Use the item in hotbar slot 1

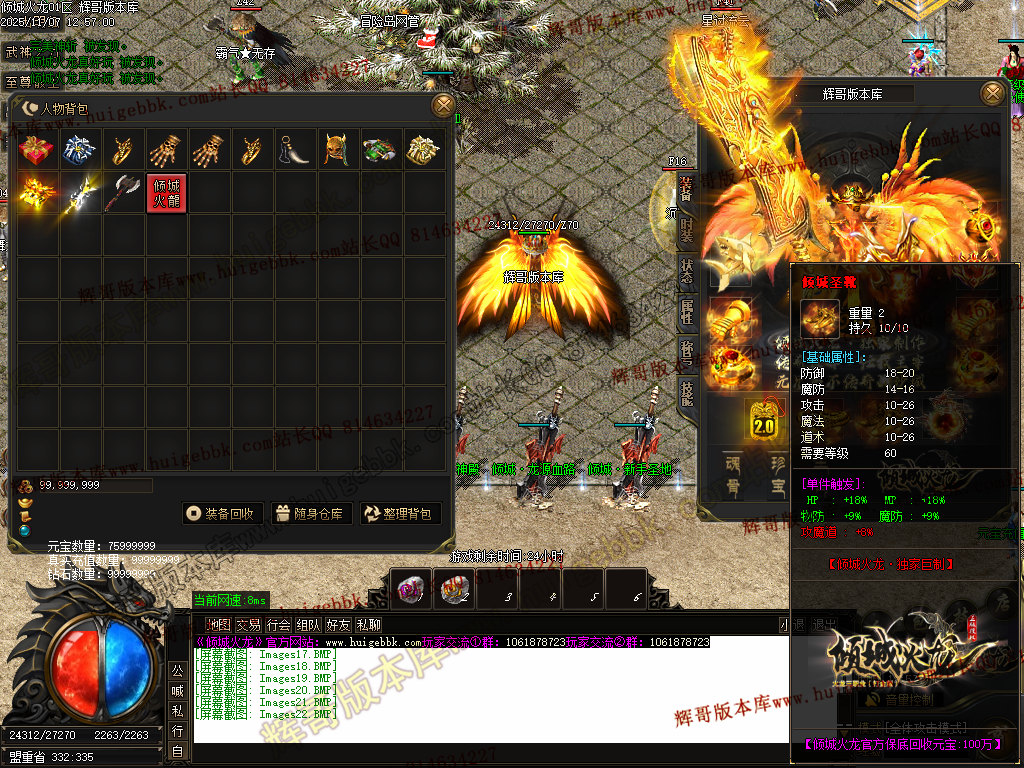(410, 589)
